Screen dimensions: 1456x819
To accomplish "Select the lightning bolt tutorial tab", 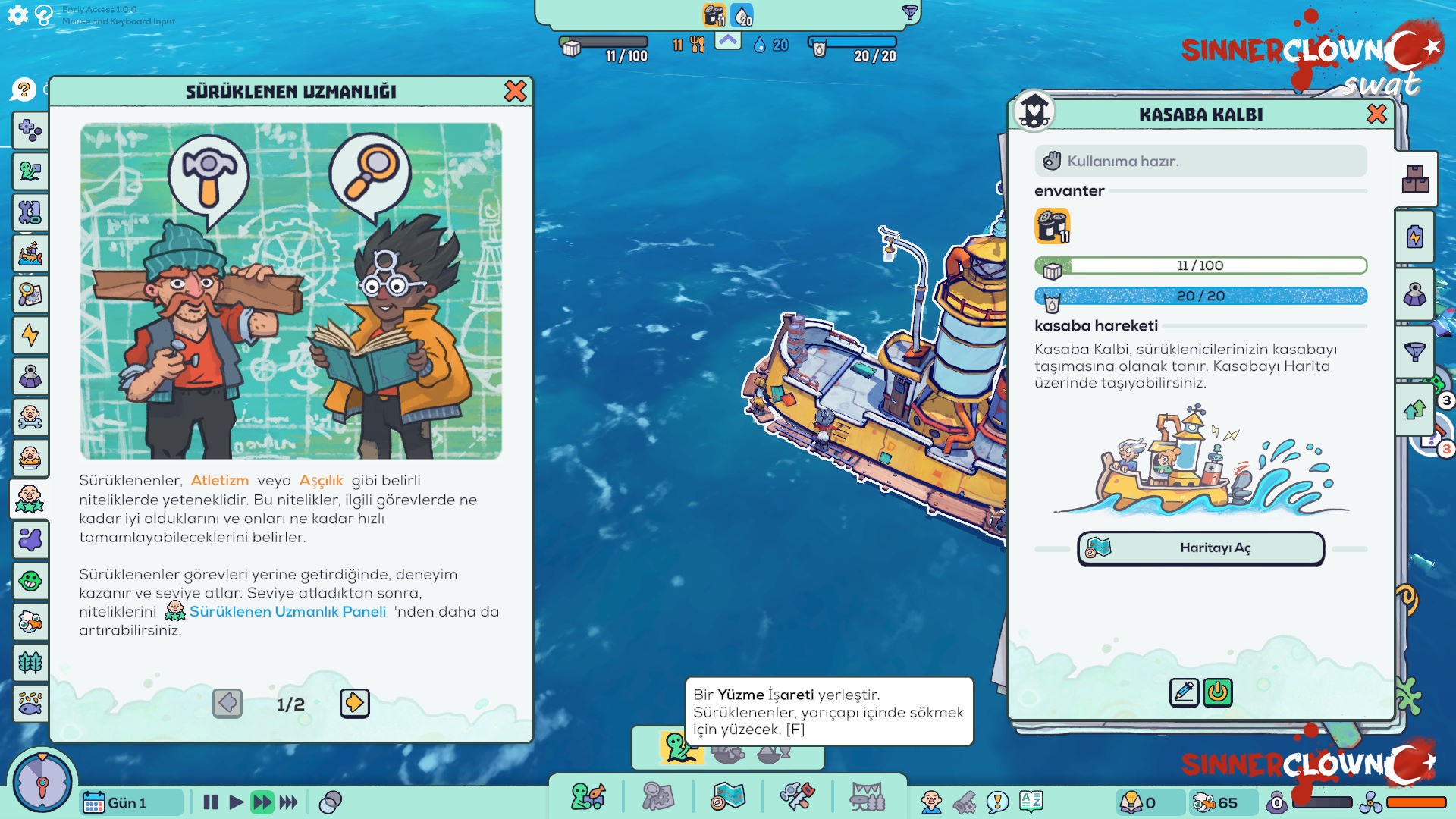I will 30,335.
